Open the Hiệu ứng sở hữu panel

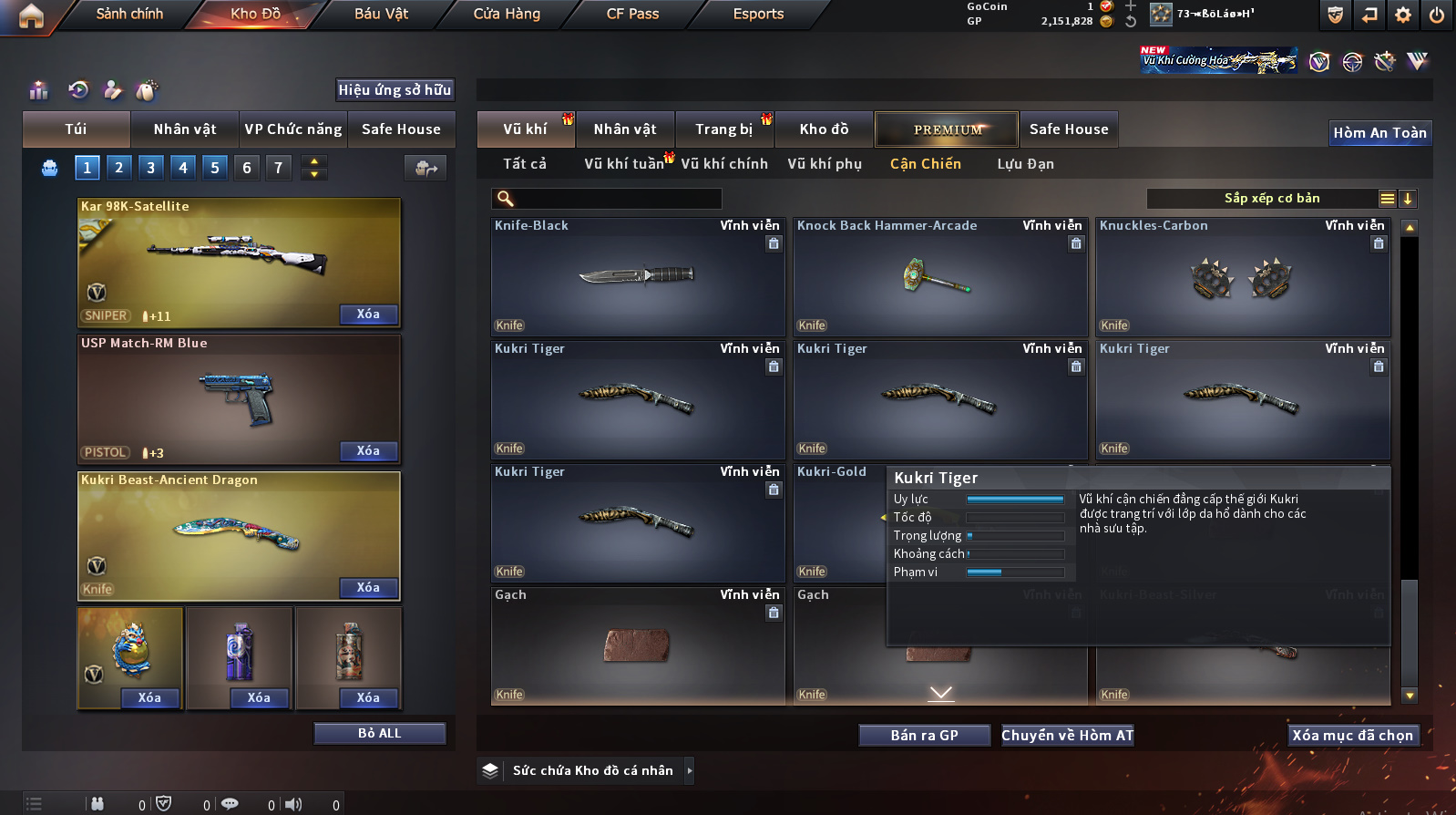coord(395,90)
